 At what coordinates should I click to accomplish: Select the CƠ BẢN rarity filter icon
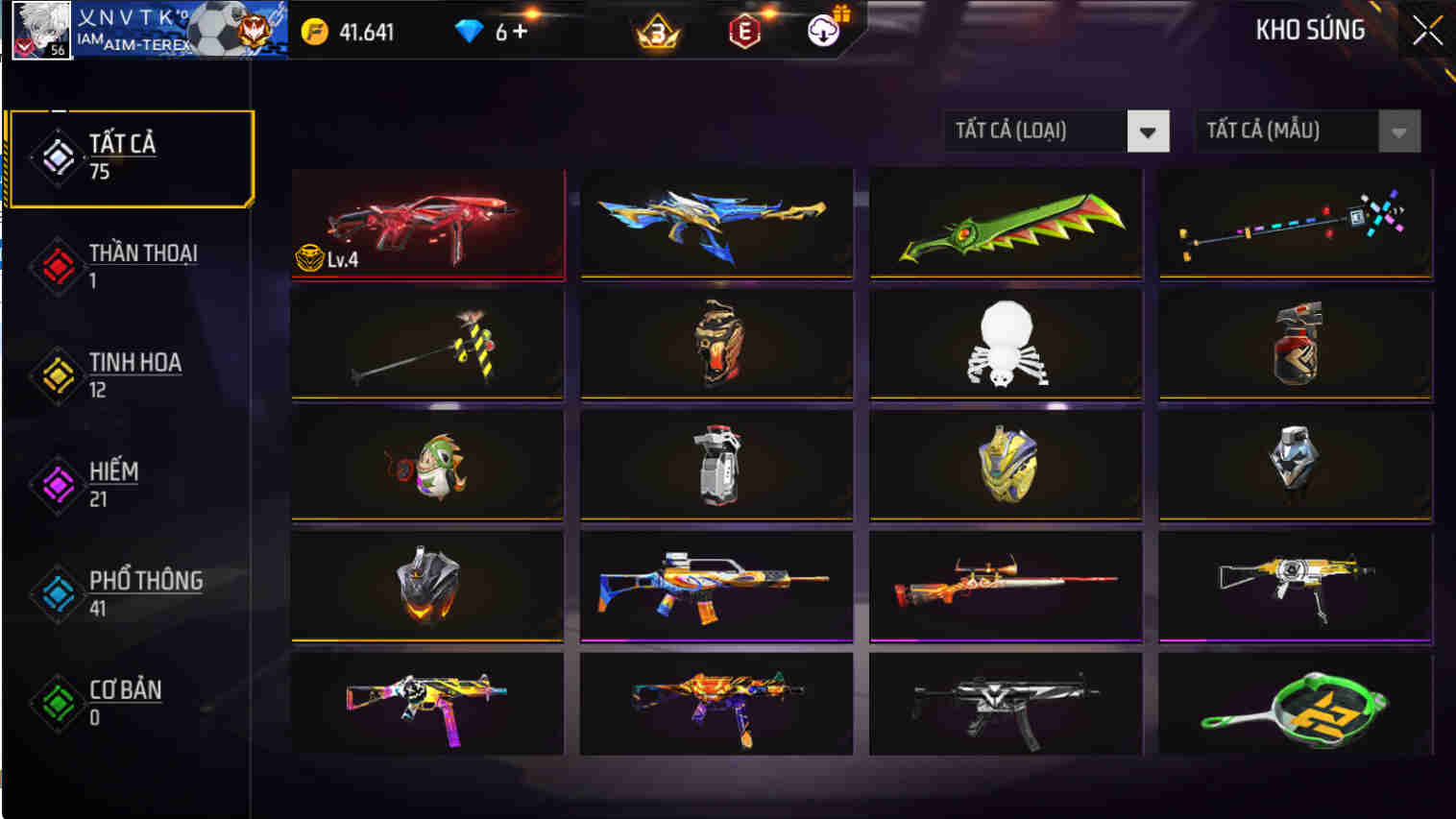pyautogui.click(x=58, y=704)
